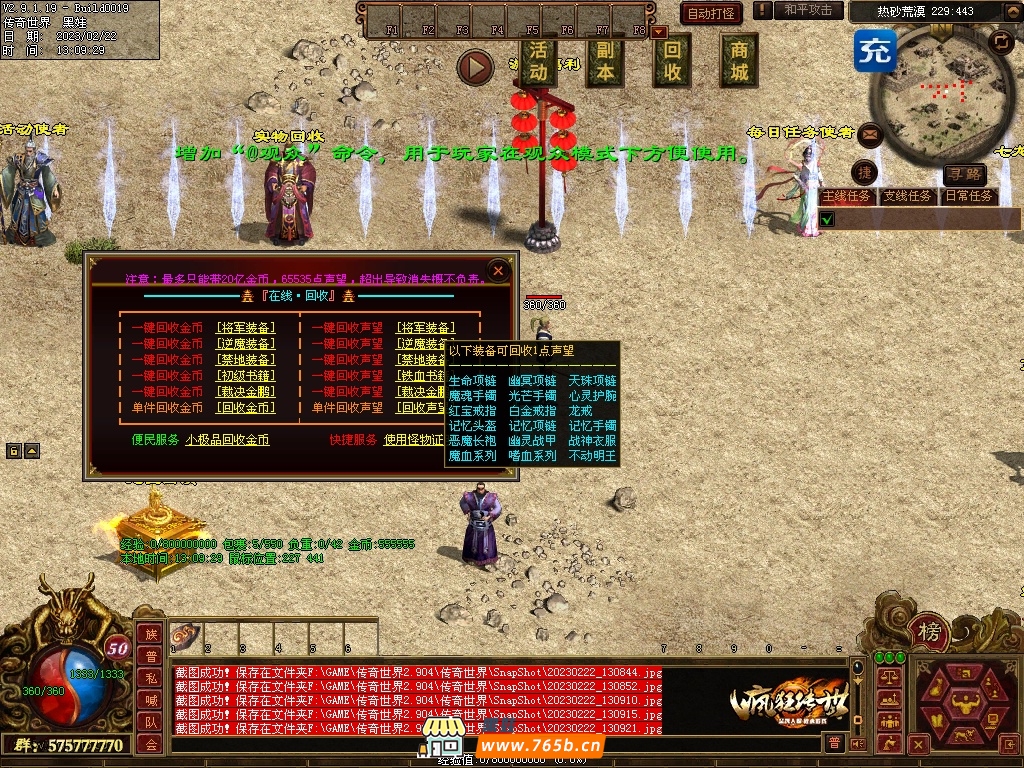
Task: Recycle 将军装备 for reputation
Action: [425, 328]
